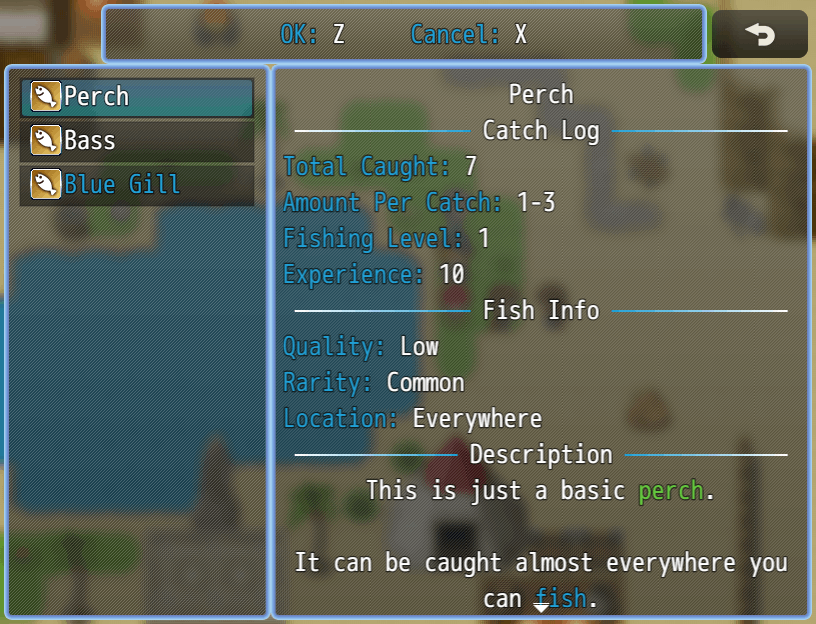The height and width of the screenshot is (624, 816).
Task: Select Perch in the fish list
Action: pos(137,97)
